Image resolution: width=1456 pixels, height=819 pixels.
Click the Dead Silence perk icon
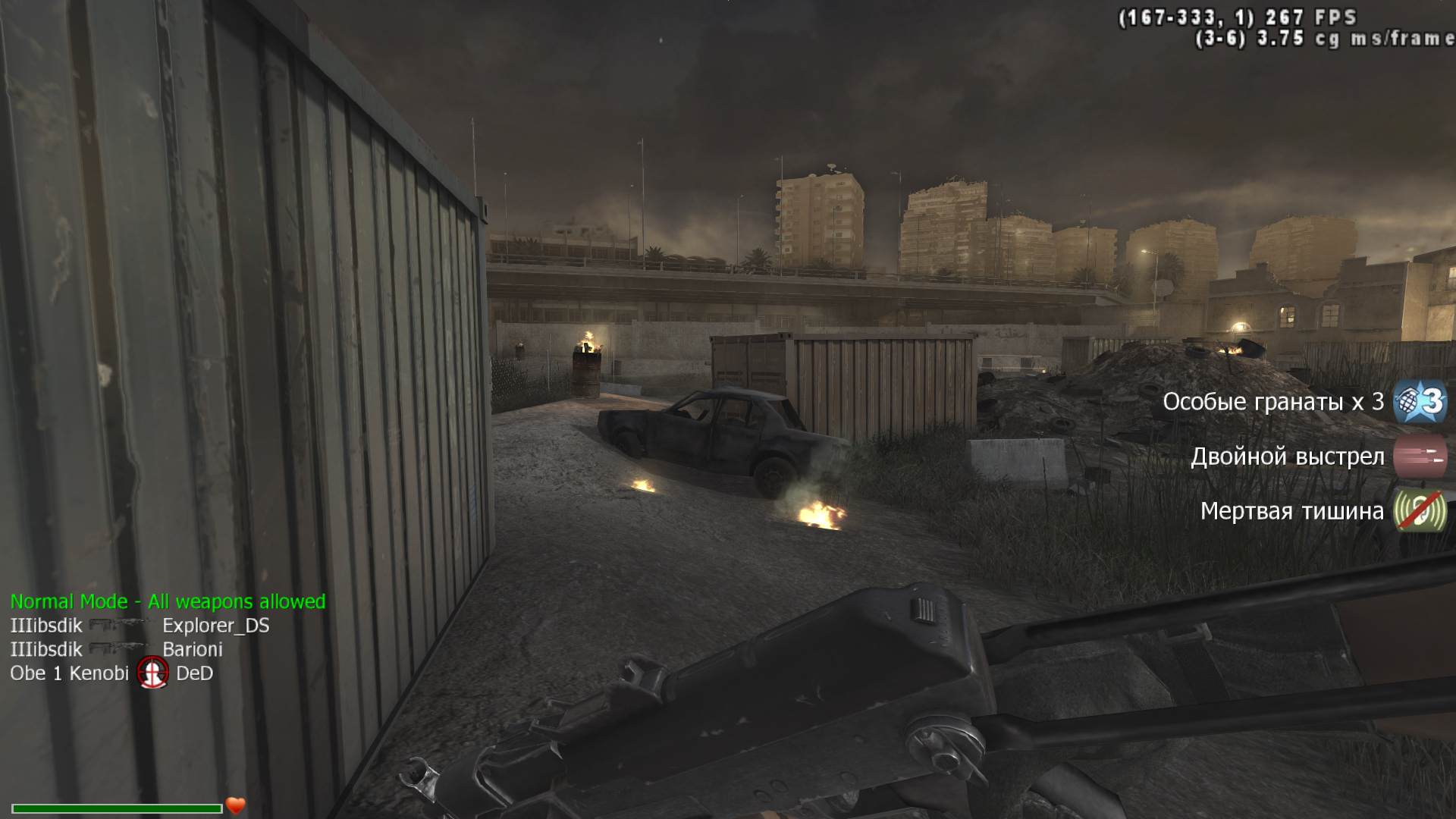coord(1420,511)
